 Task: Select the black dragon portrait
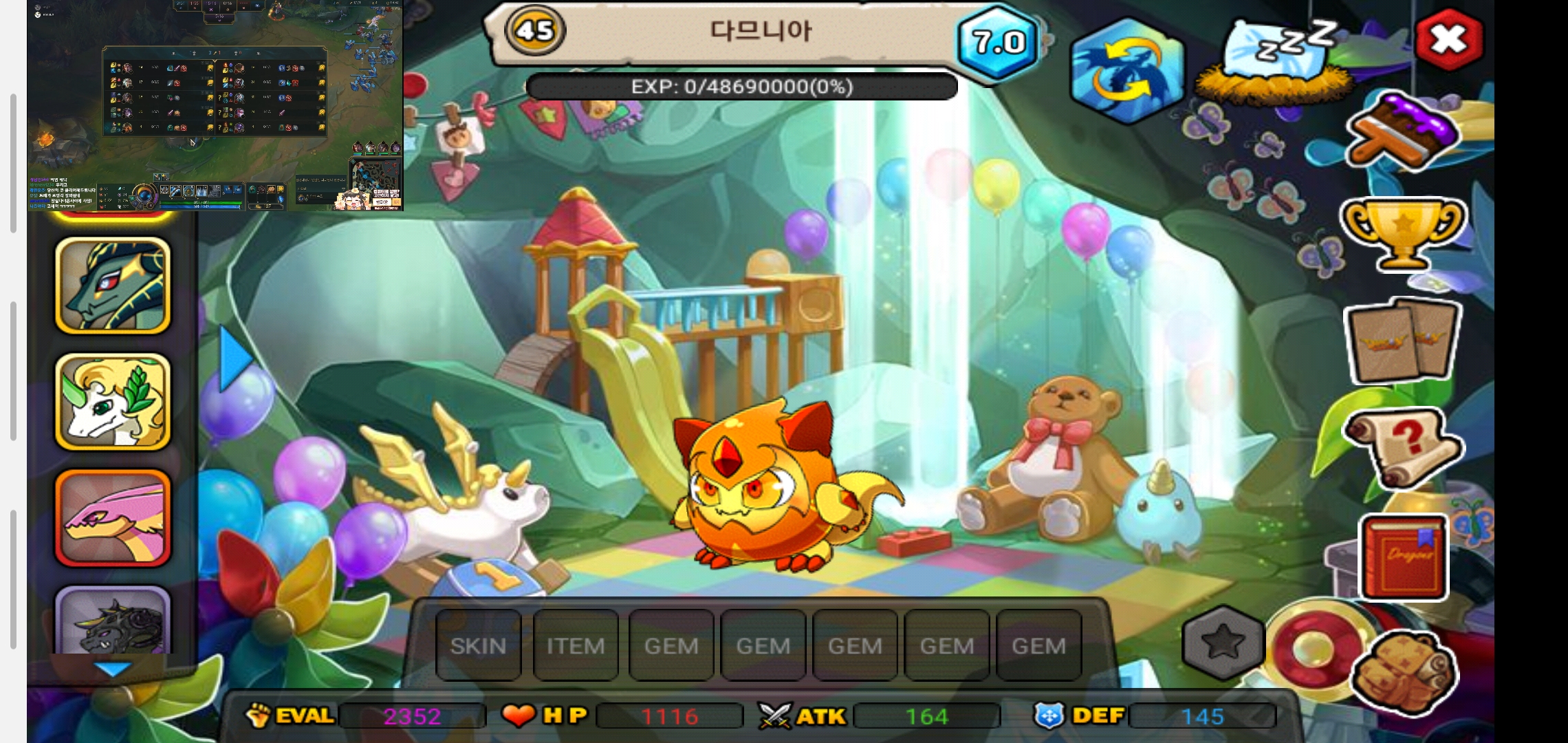click(x=113, y=621)
